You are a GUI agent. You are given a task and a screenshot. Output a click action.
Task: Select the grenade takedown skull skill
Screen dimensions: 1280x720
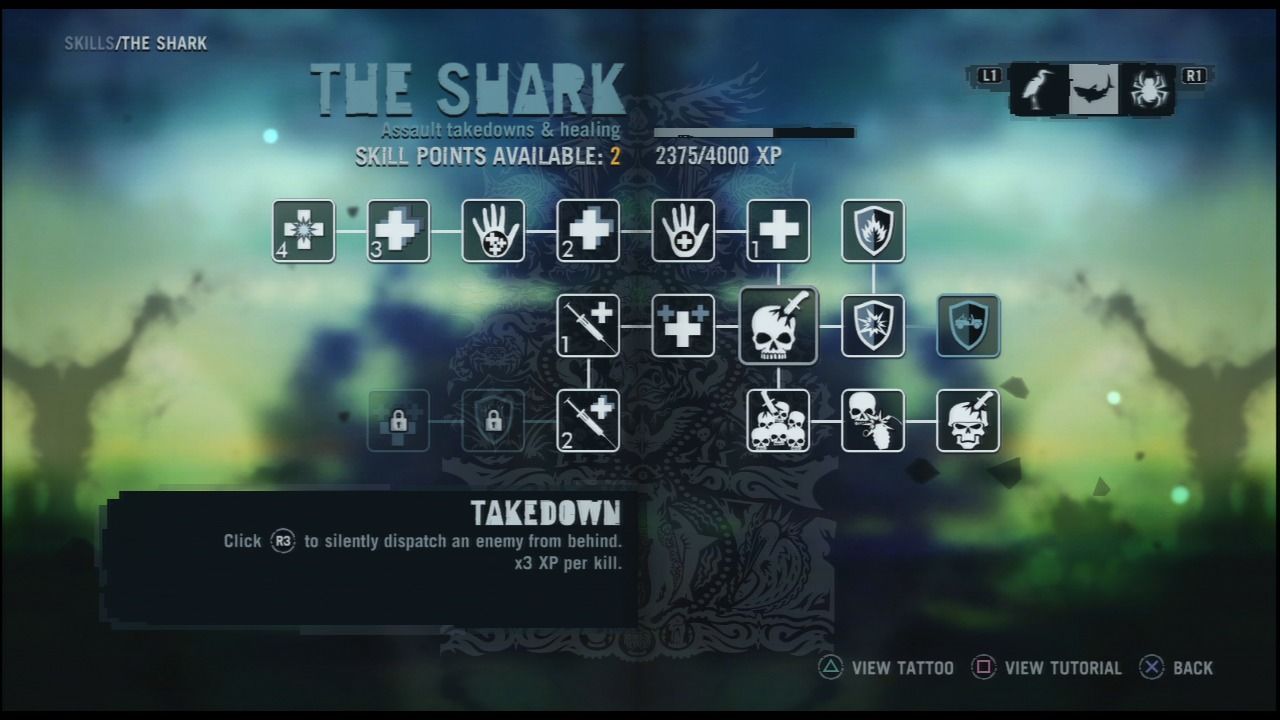tap(870, 420)
